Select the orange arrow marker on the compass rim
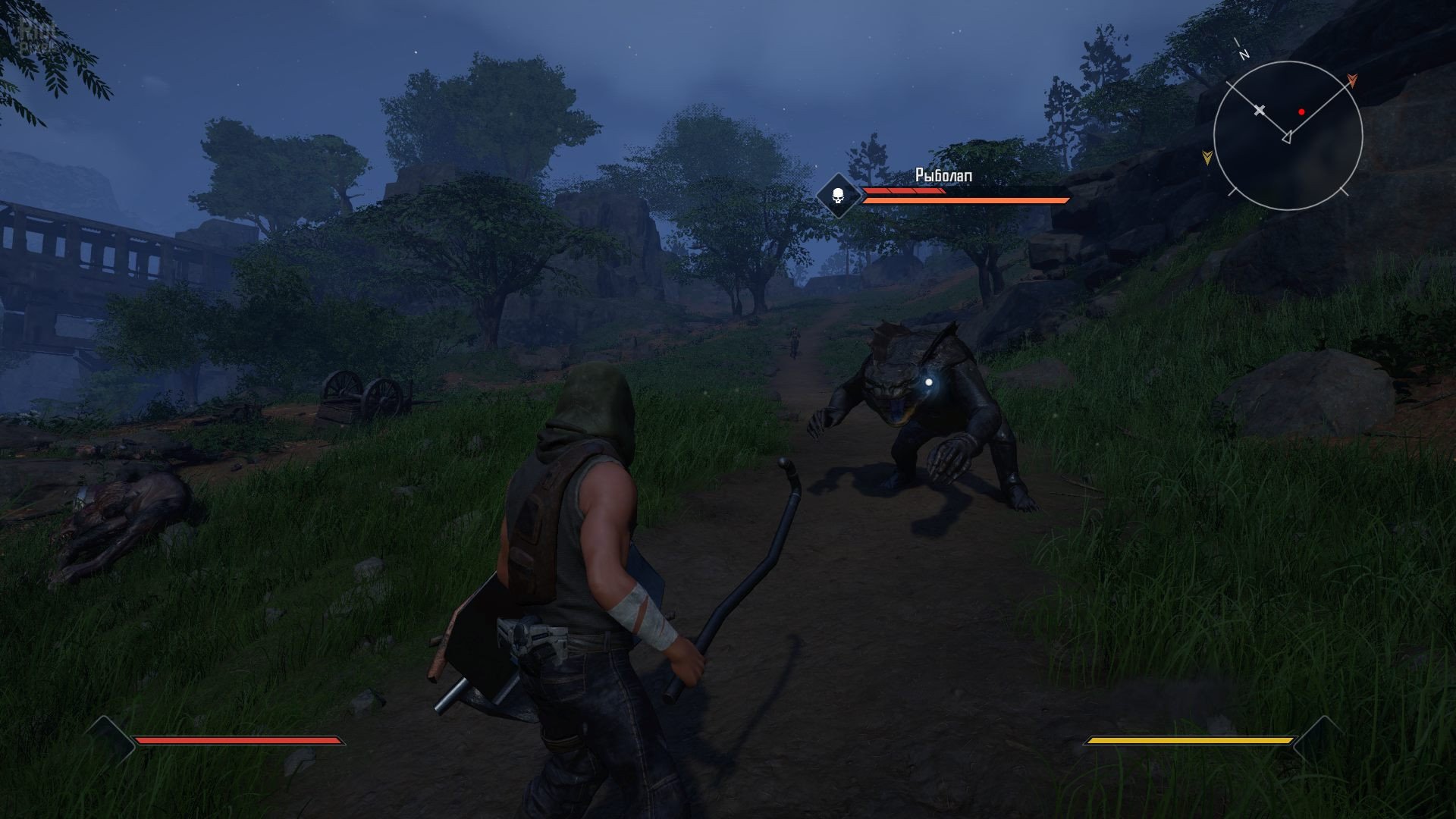Image resolution: width=1456 pixels, height=819 pixels. tap(1351, 80)
